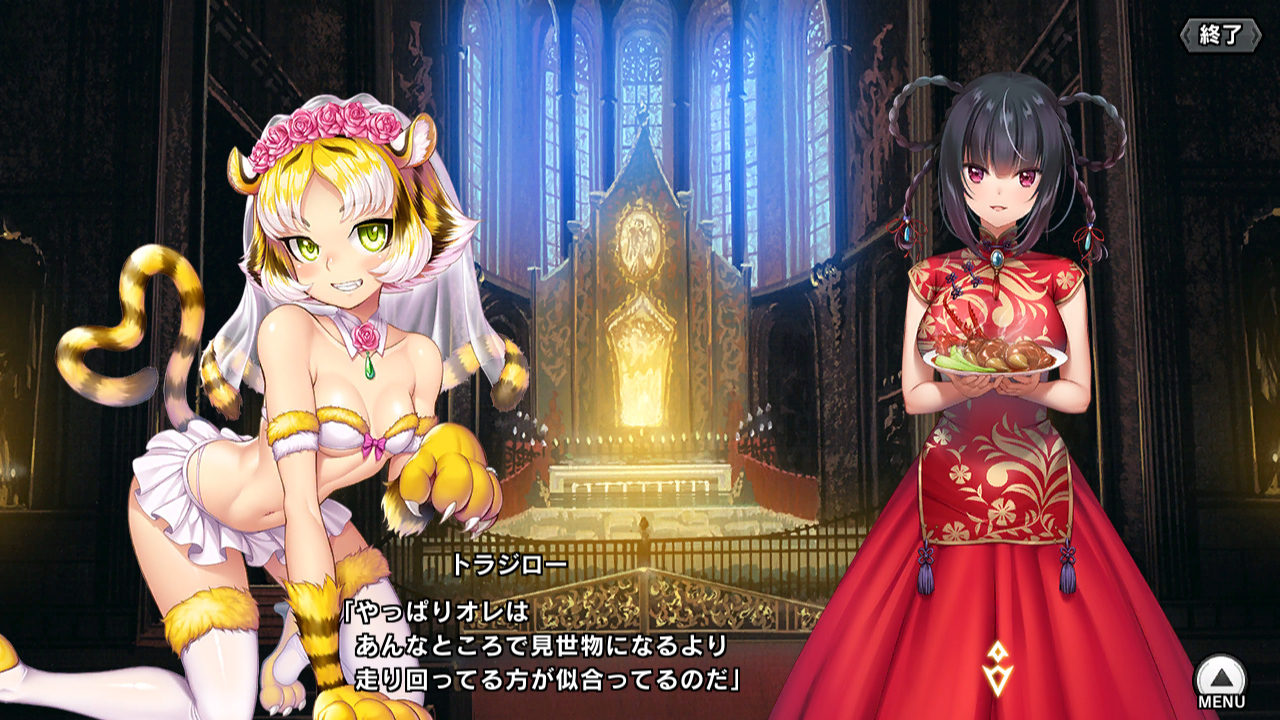Open the MENU button
Screen dimensions: 1280x720
(1221, 683)
